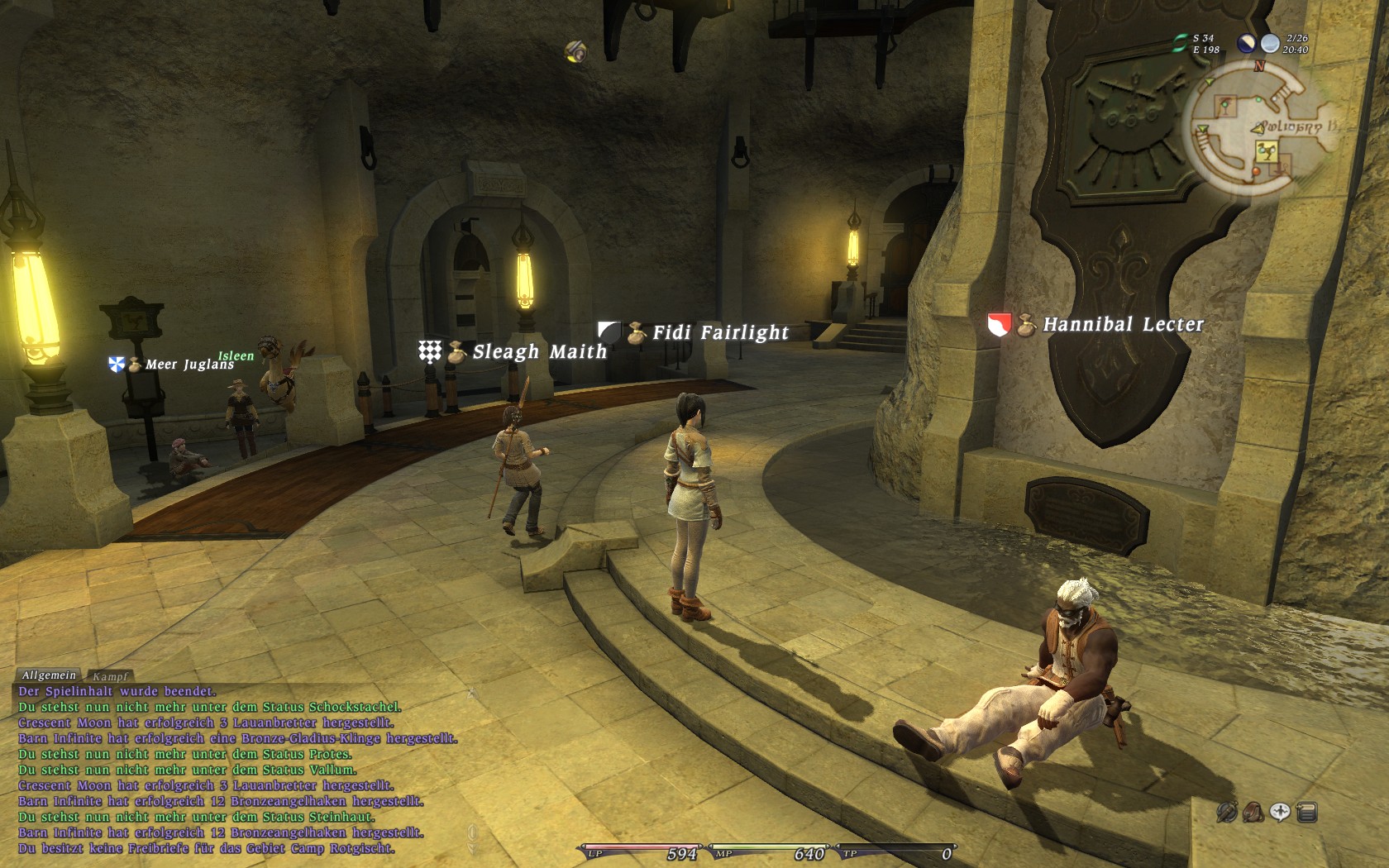The image size is (1389, 868).
Task: Click the sword and shield status icon
Action: point(576,52)
